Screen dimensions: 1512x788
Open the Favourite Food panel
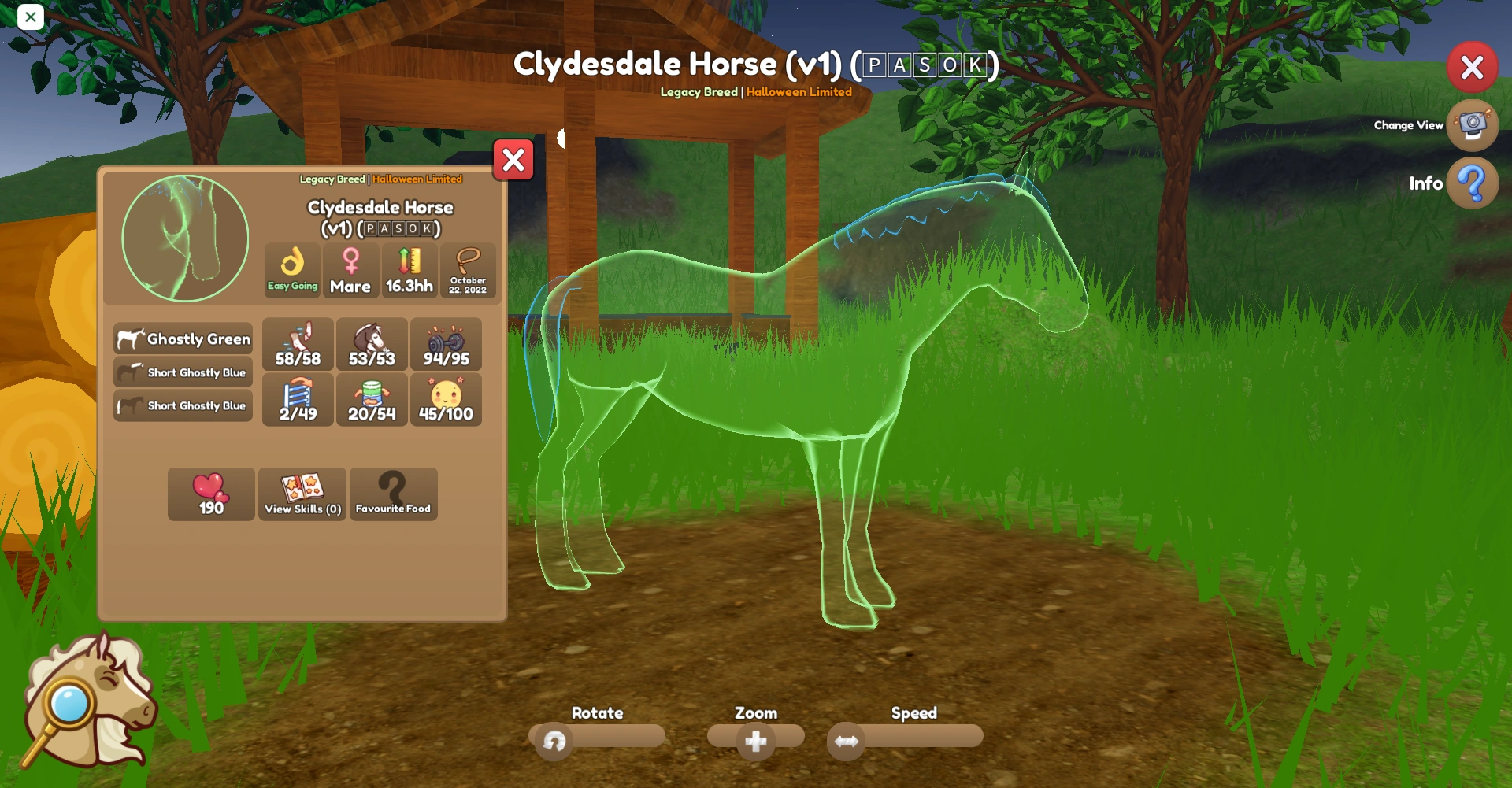coord(394,494)
